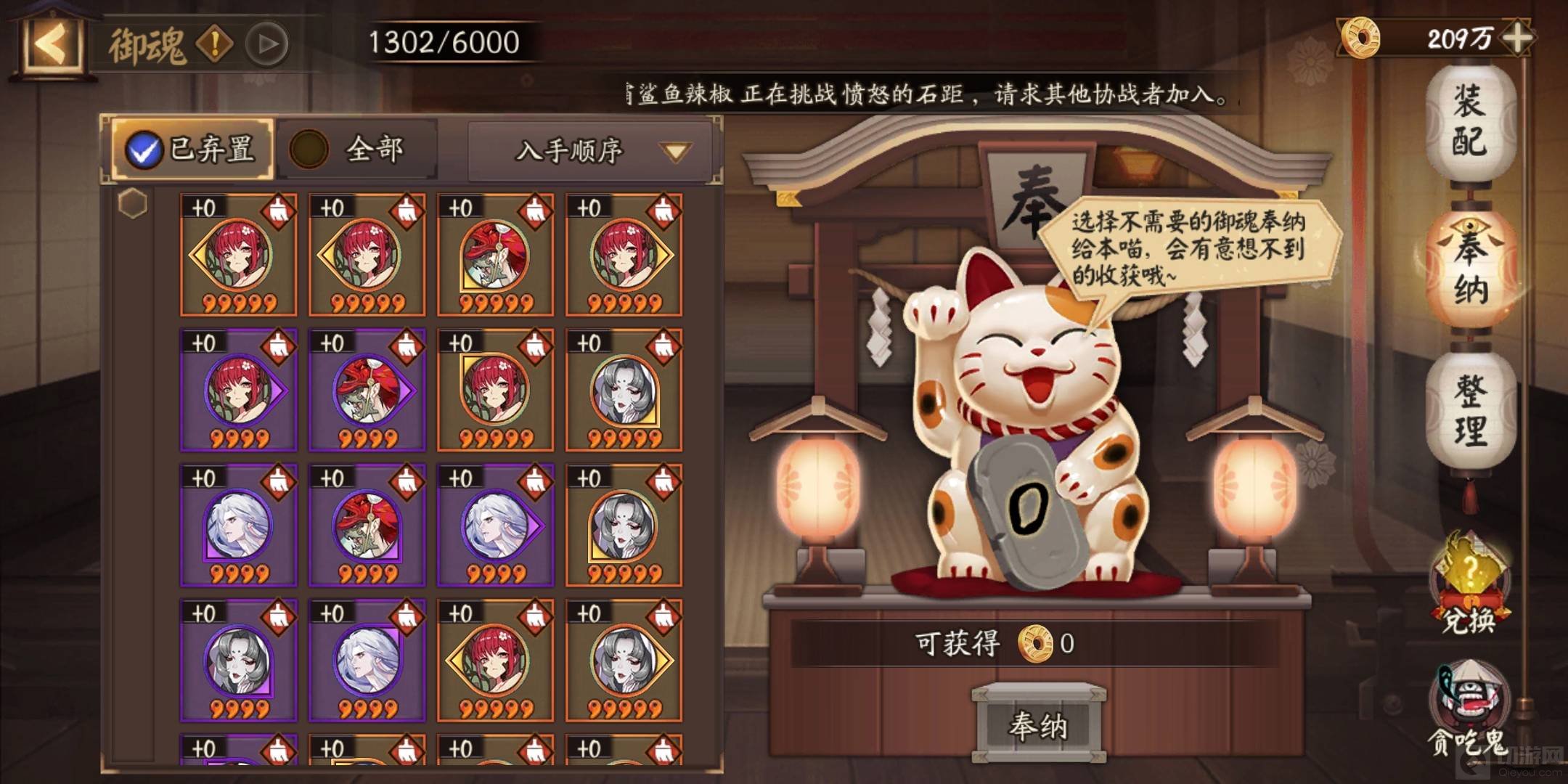Select the 已弃置 discarded filter

pos(192,150)
